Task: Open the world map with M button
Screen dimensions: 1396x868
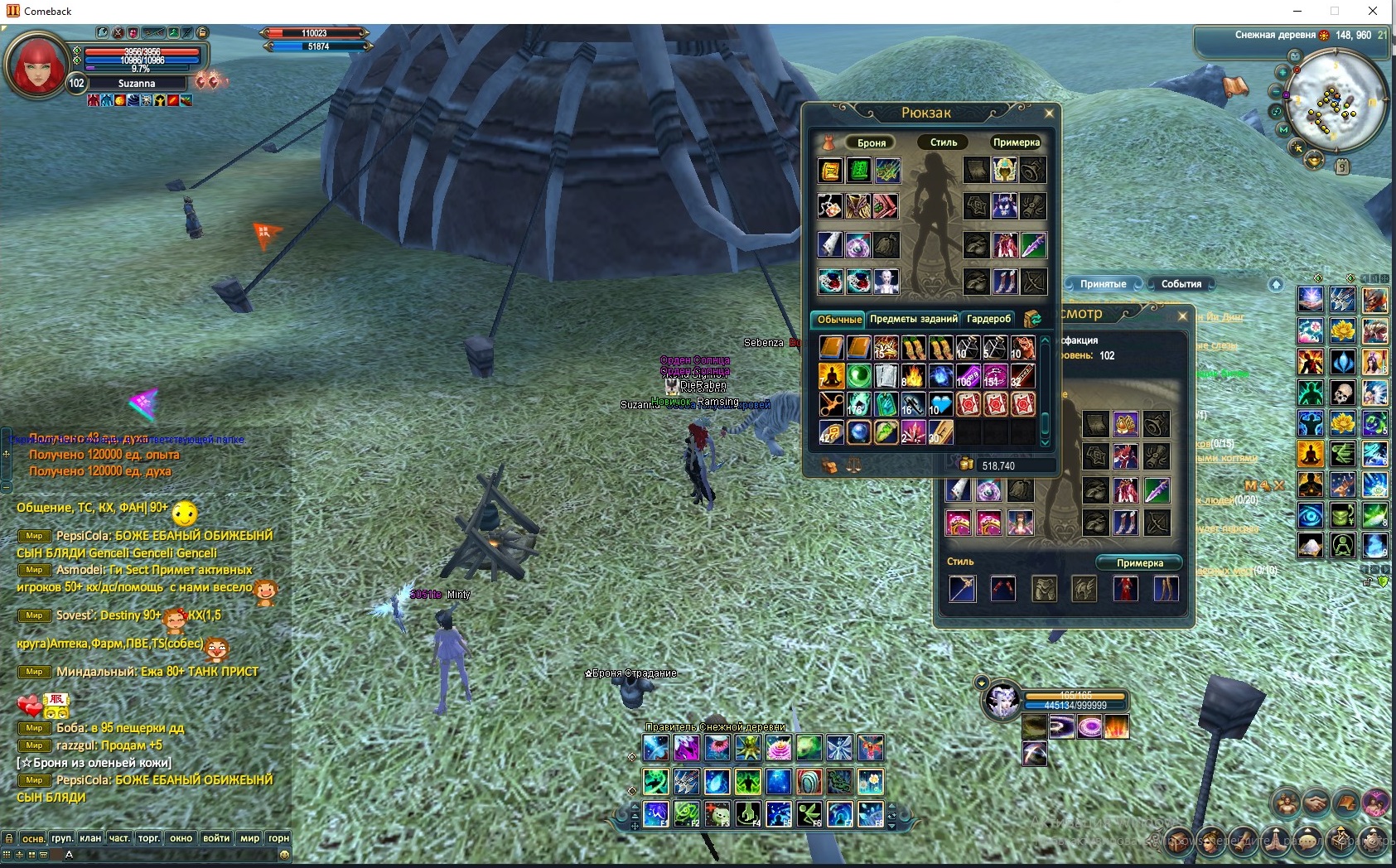Action: [x=1283, y=130]
